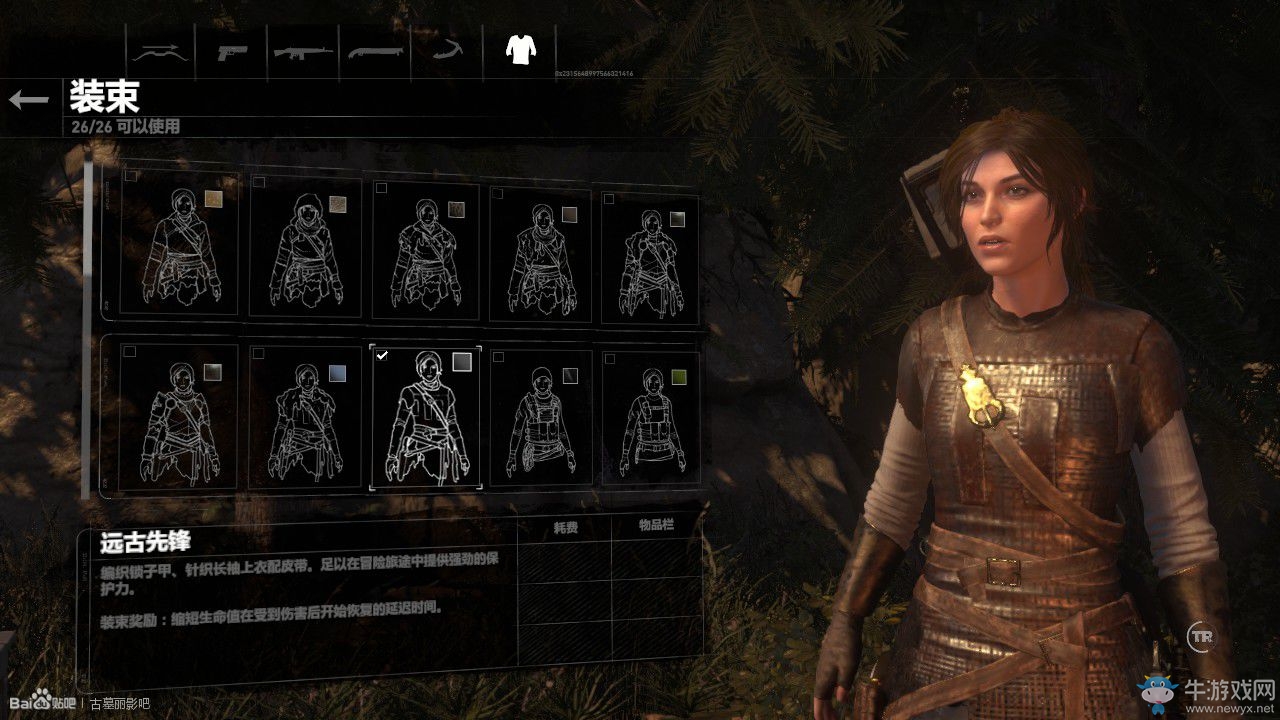Screen dimensions: 1280x720
Task: Select the checkmarked 远古先锋 outfit tile
Action: click(x=425, y=418)
